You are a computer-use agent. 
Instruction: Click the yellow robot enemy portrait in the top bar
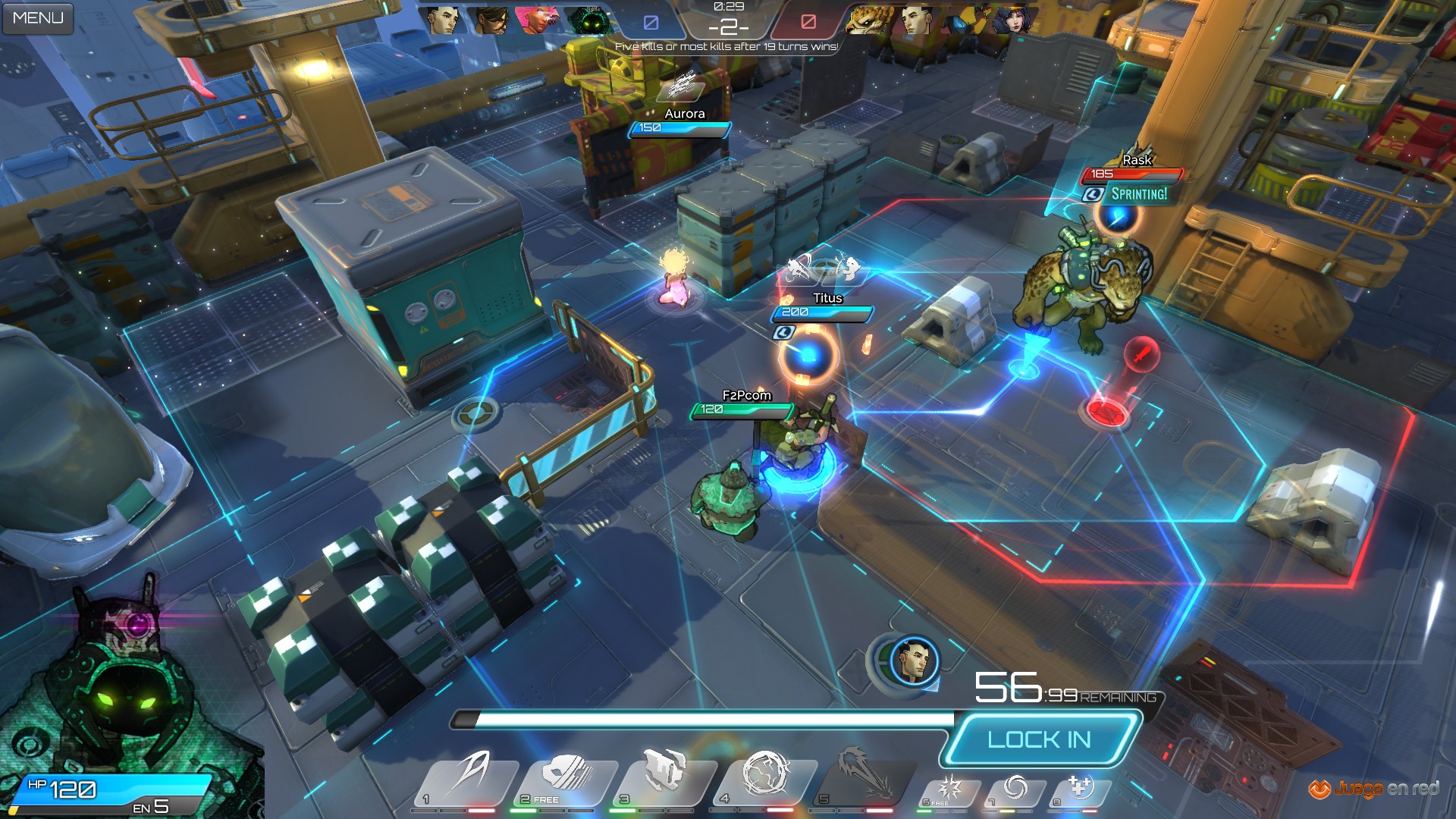coord(966,20)
